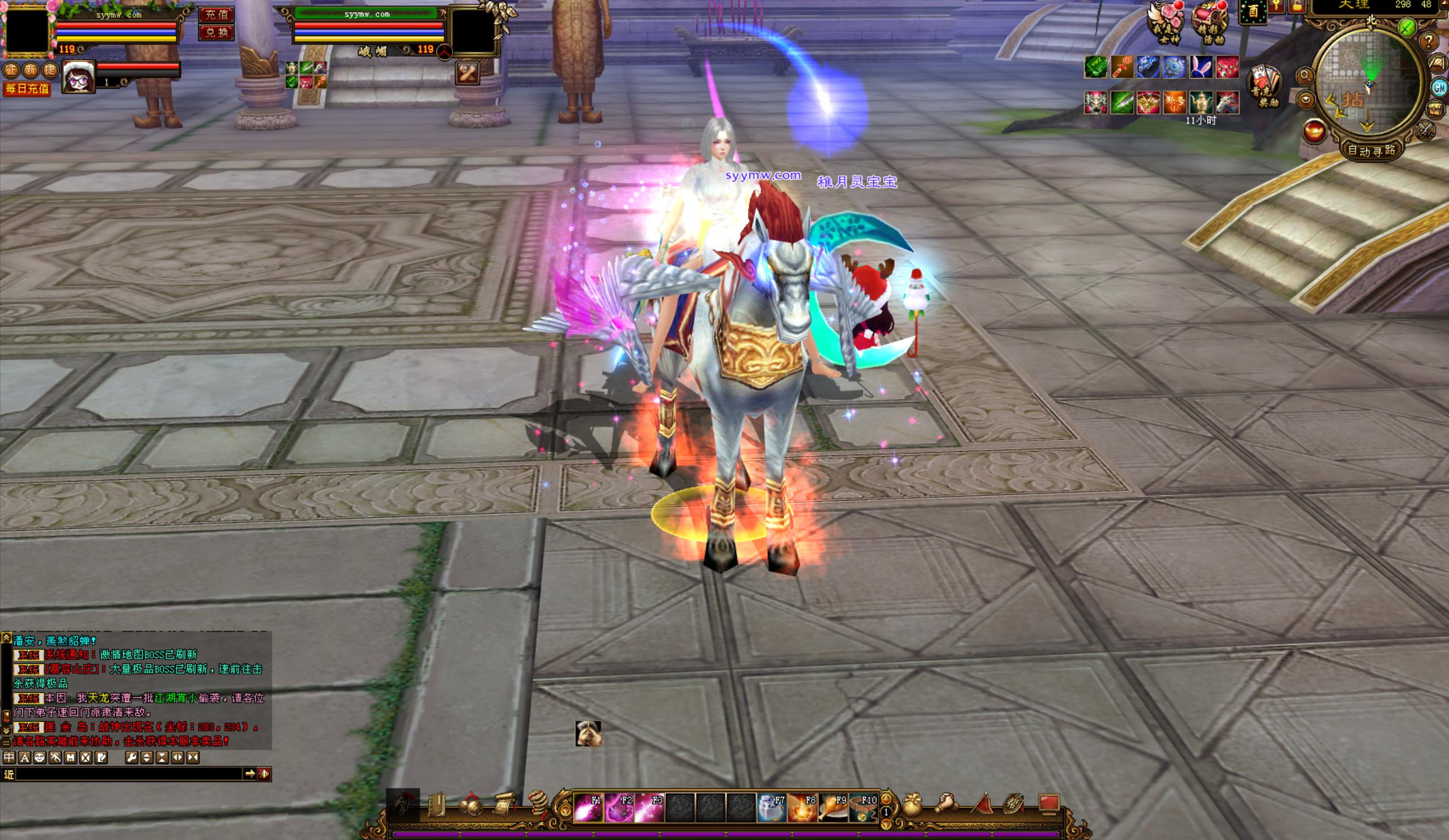Click the chat text input field
The width and height of the screenshot is (1449, 840).
pyautogui.click(x=129, y=774)
